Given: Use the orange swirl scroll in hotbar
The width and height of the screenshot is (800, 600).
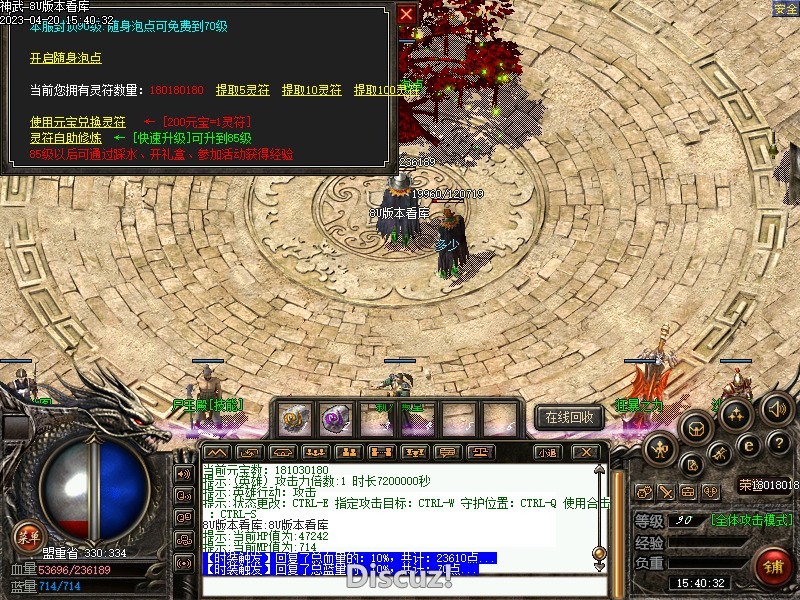Looking at the screenshot, I should click(x=293, y=417).
